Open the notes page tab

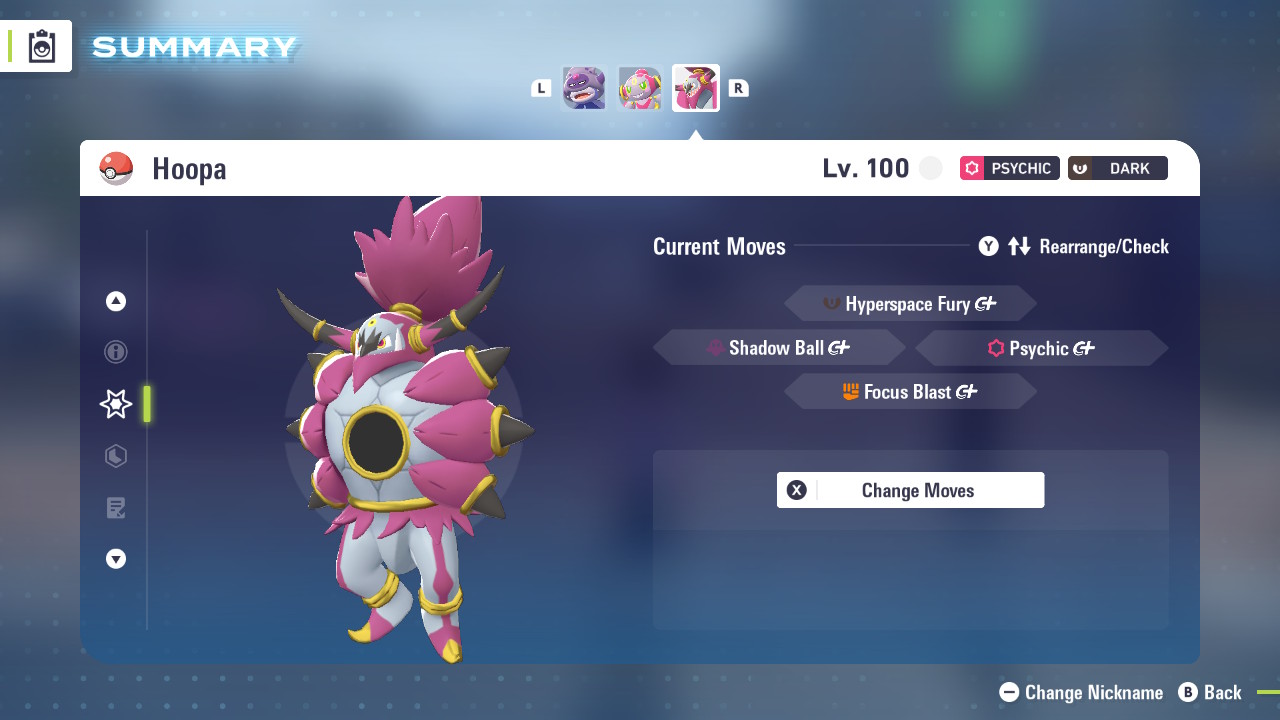(116, 508)
